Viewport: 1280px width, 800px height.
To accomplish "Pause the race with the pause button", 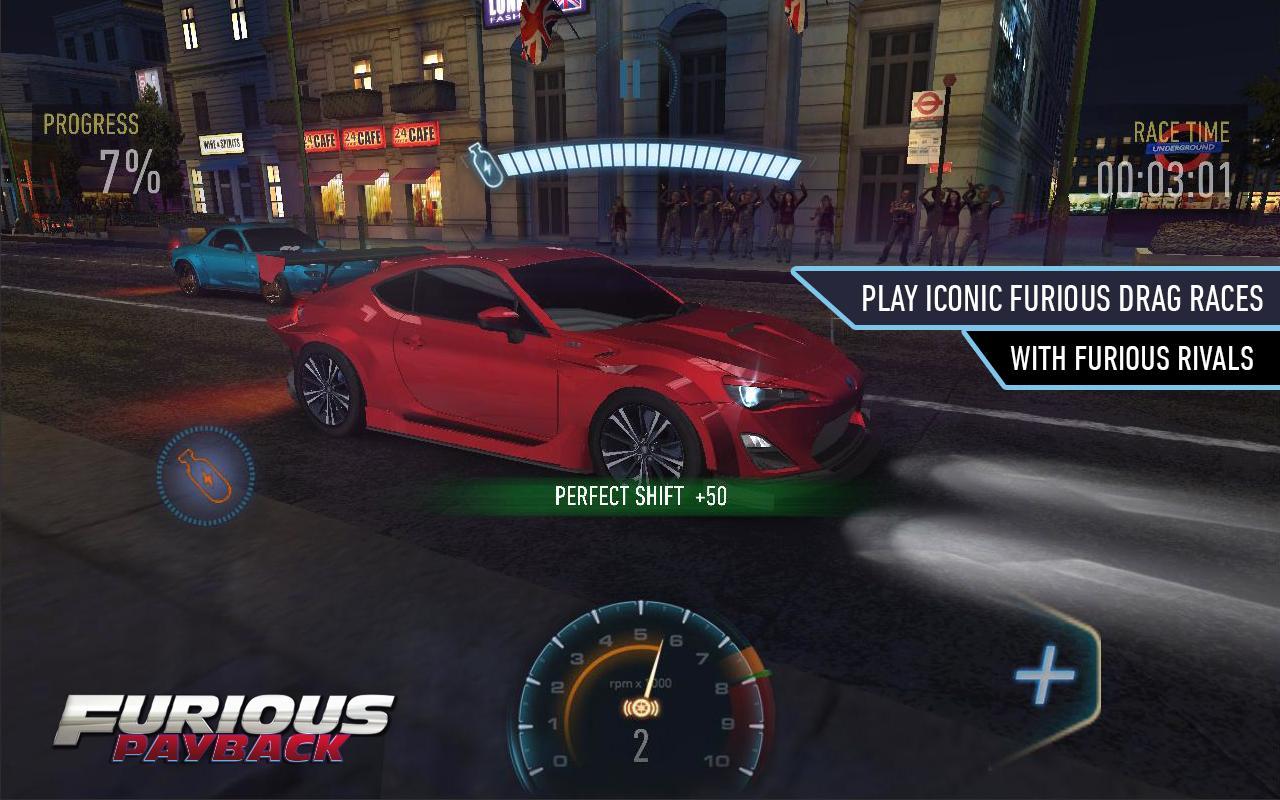I will pyautogui.click(x=630, y=79).
